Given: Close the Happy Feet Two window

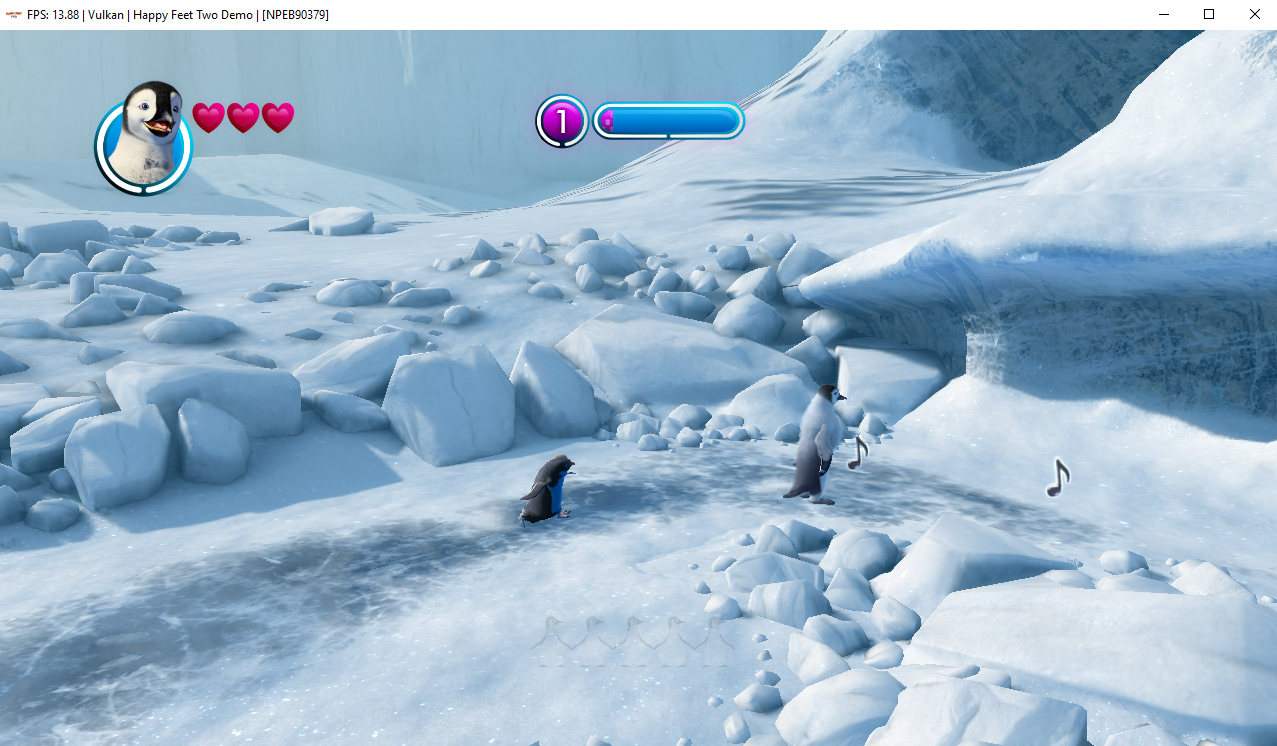Looking at the screenshot, I should pos(1254,14).
